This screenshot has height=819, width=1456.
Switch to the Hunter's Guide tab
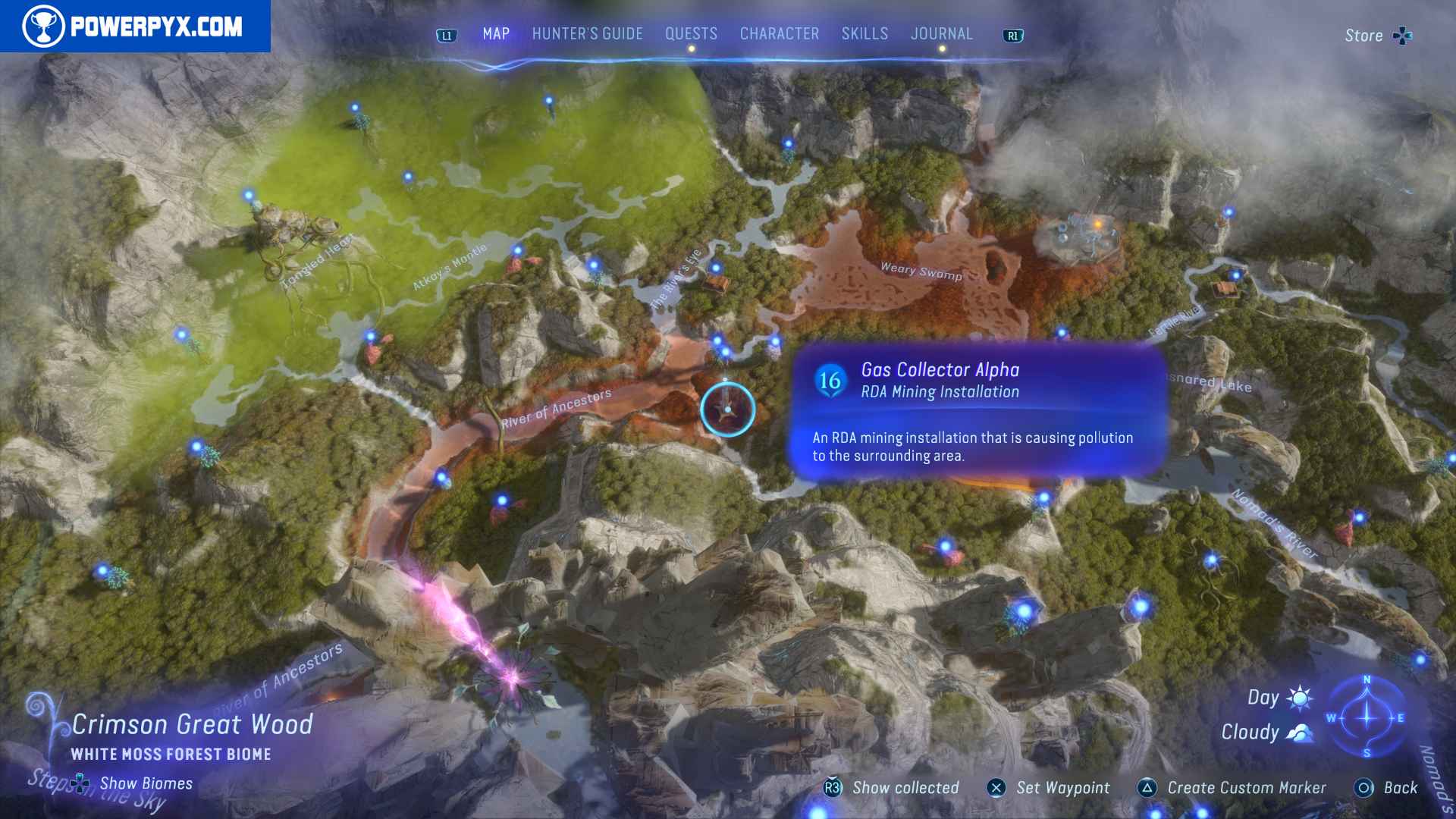point(586,33)
